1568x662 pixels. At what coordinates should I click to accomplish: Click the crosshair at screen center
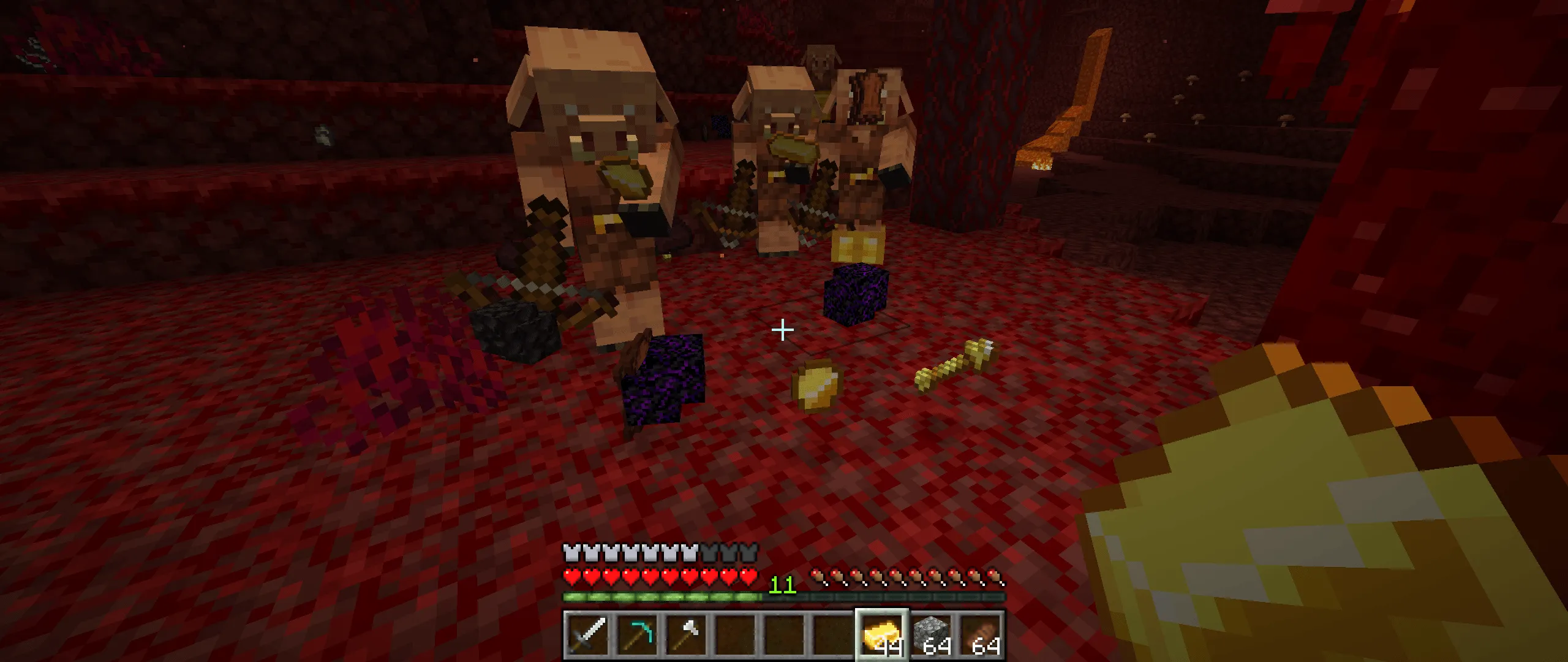pyautogui.click(x=783, y=330)
